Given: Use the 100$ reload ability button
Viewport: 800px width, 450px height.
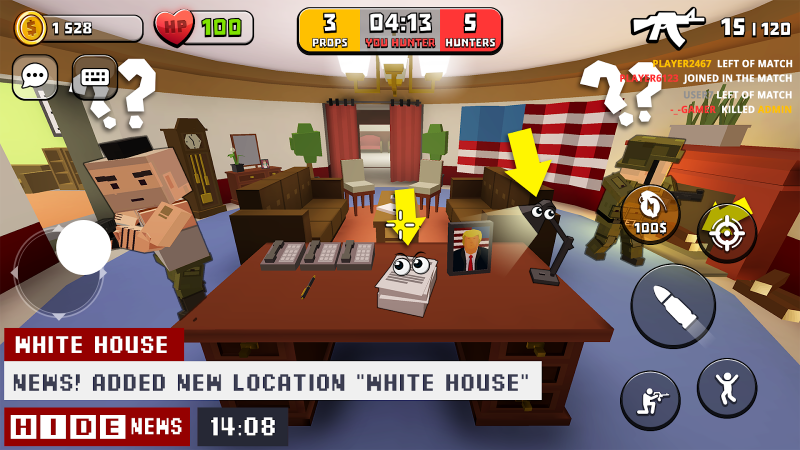Looking at the screenshot, I should click(650, 214).
